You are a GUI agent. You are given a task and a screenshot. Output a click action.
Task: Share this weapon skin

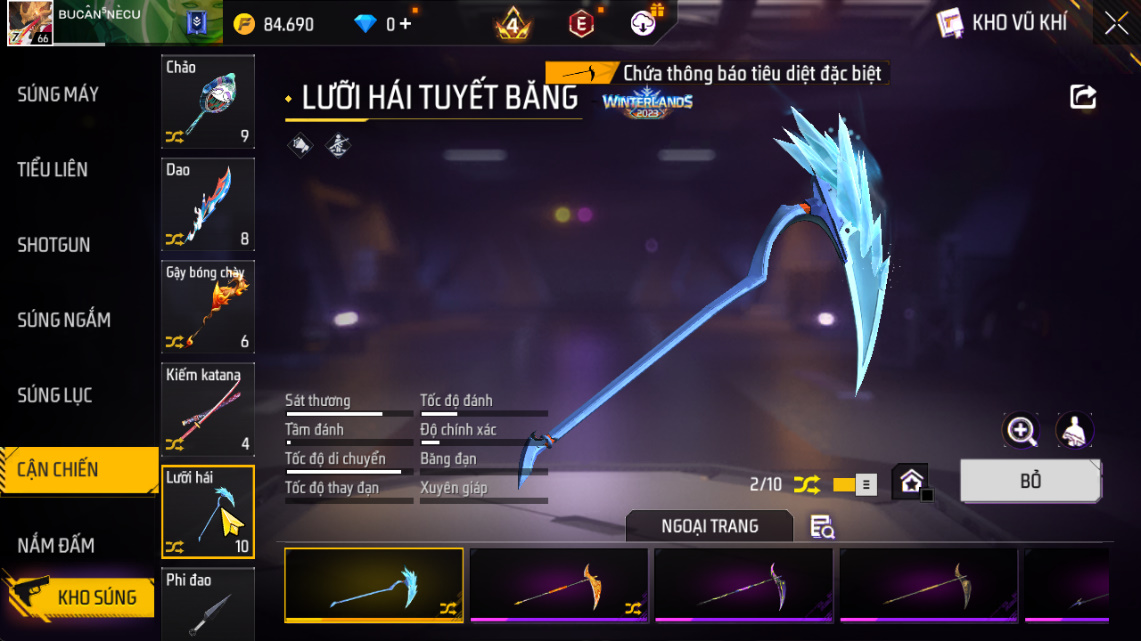coord(1083,97)
